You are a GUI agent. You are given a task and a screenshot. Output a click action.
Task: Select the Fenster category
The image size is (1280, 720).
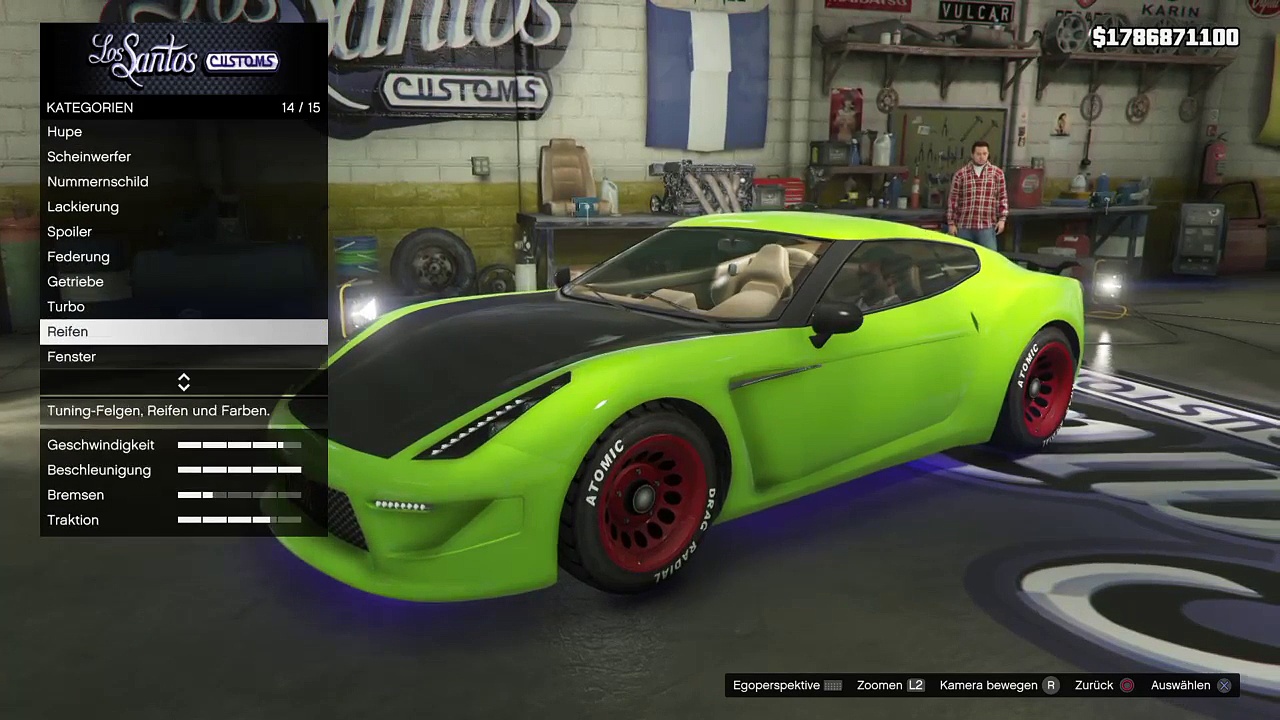coord(72,357)
